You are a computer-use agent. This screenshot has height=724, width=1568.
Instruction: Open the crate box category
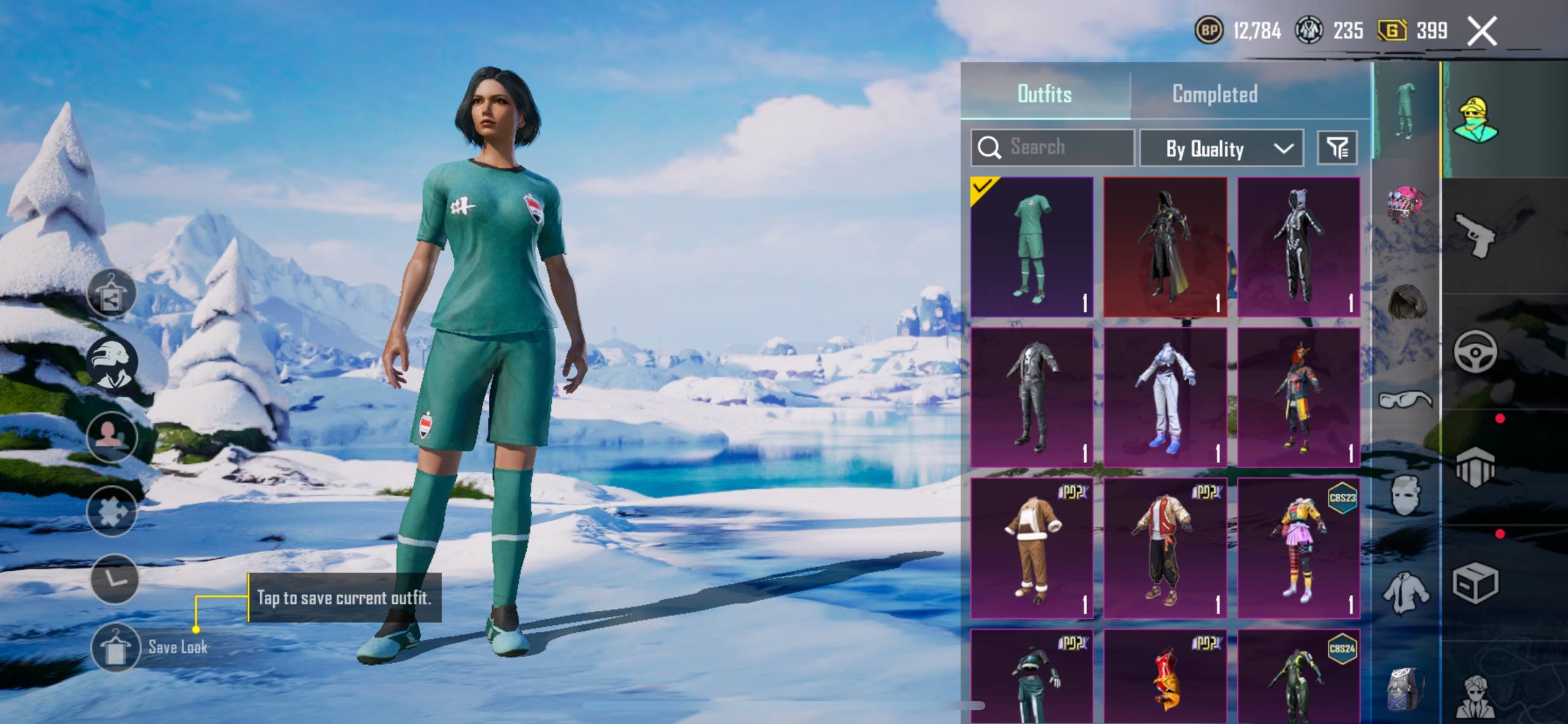[x=1475, y=583]
